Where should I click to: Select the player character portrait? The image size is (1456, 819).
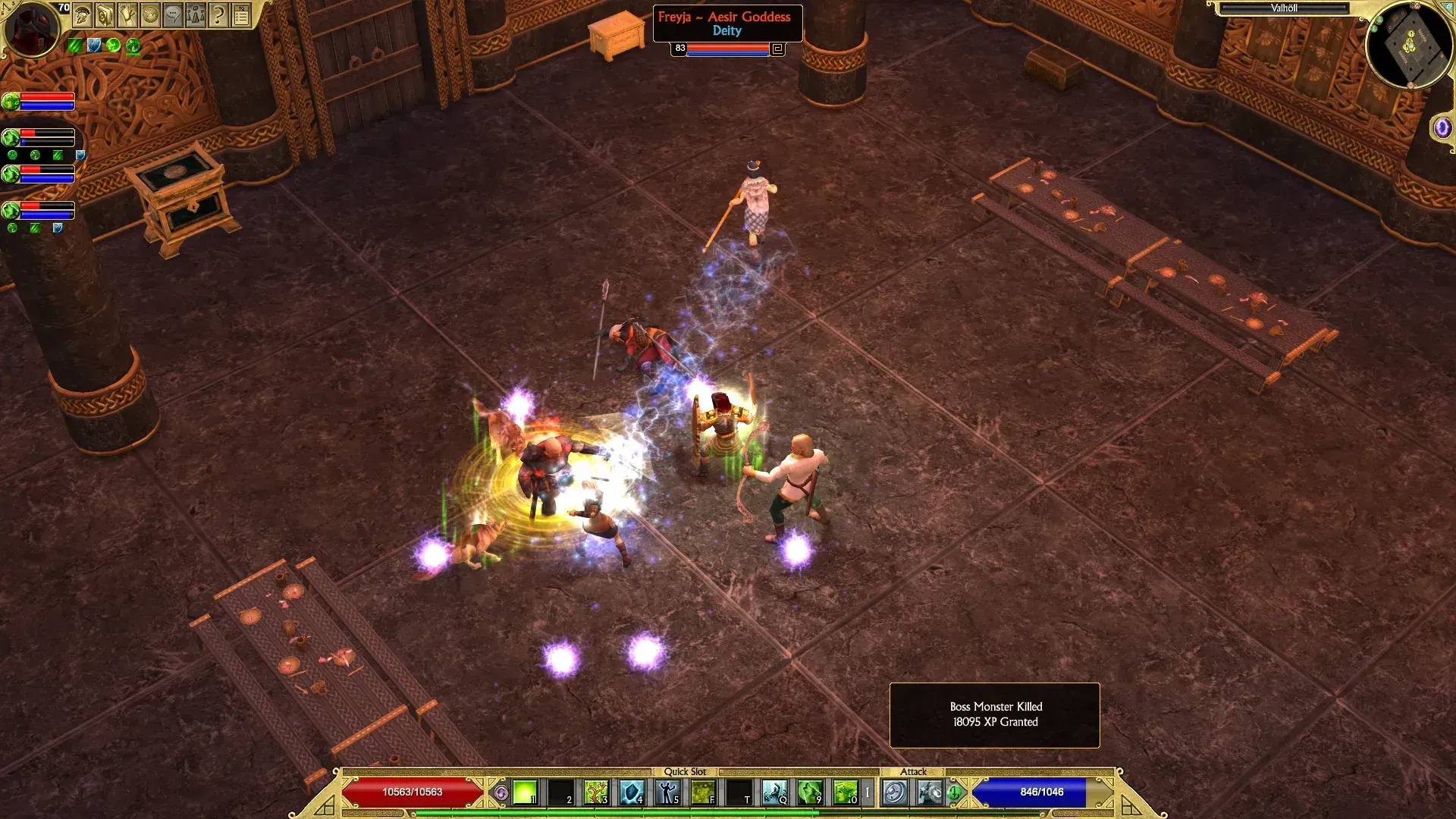(x=31, y=29)
